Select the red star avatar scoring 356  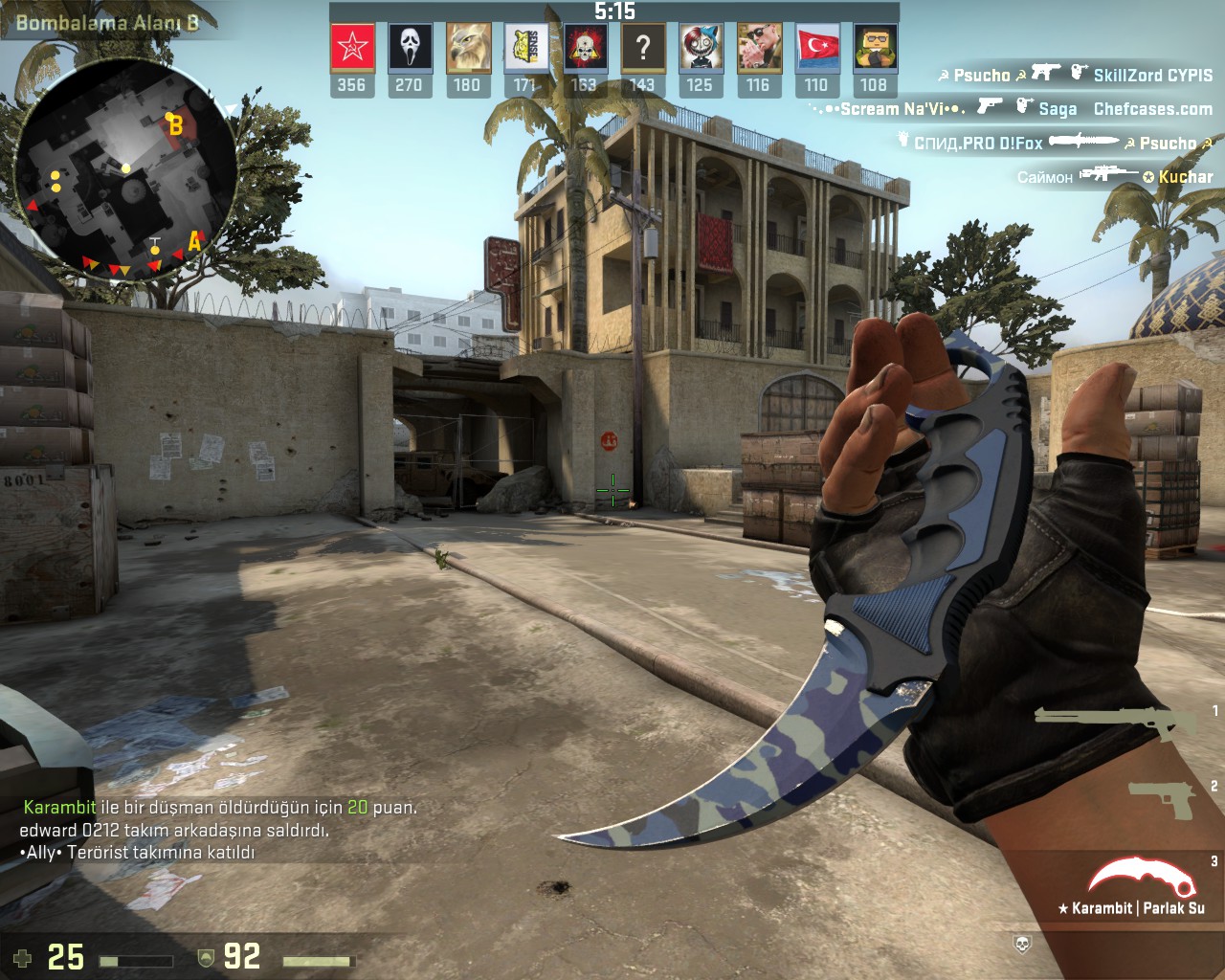[x=352, y=48]
